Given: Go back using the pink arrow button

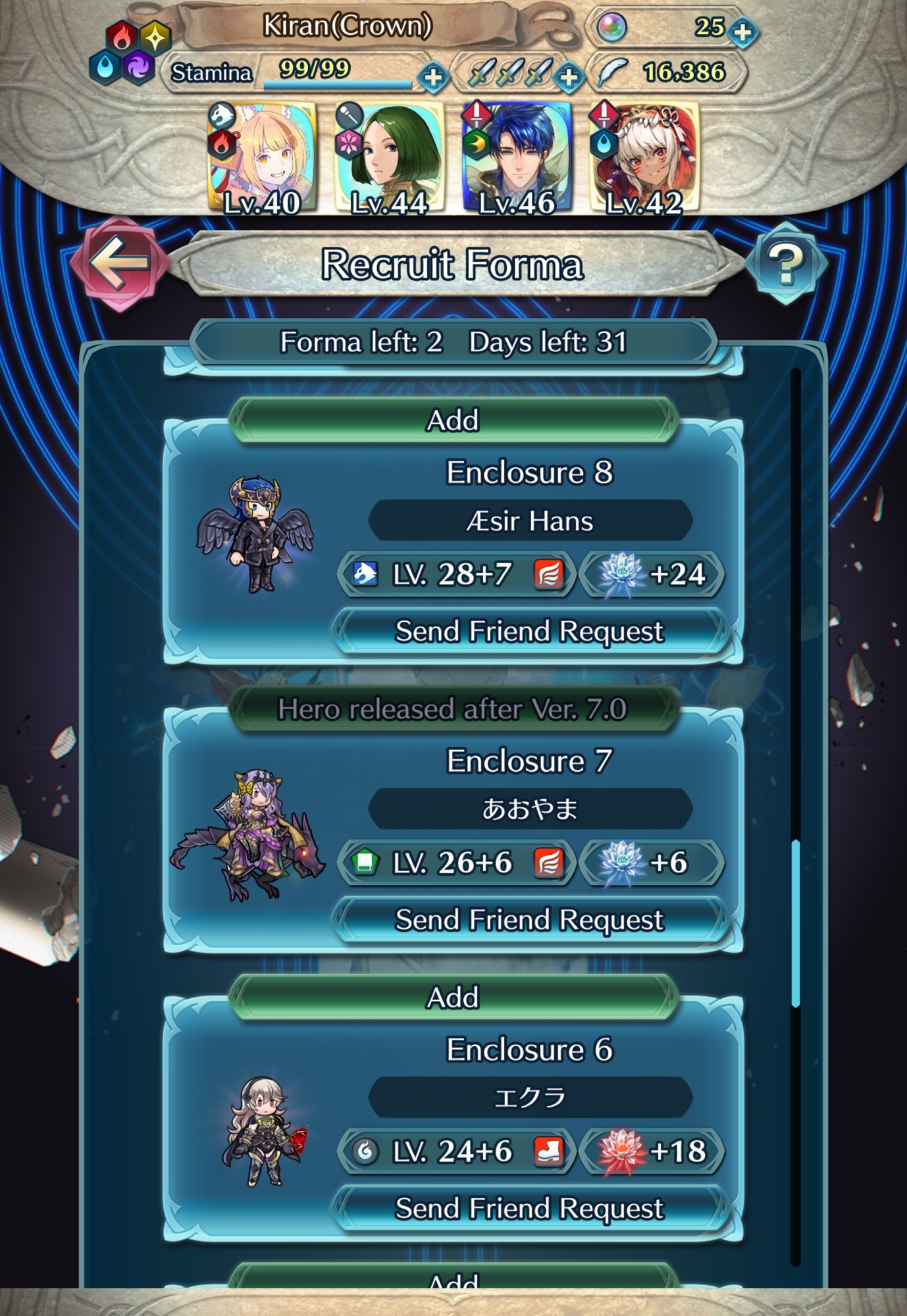Looking at the screenshot, I should click(118, 263).
